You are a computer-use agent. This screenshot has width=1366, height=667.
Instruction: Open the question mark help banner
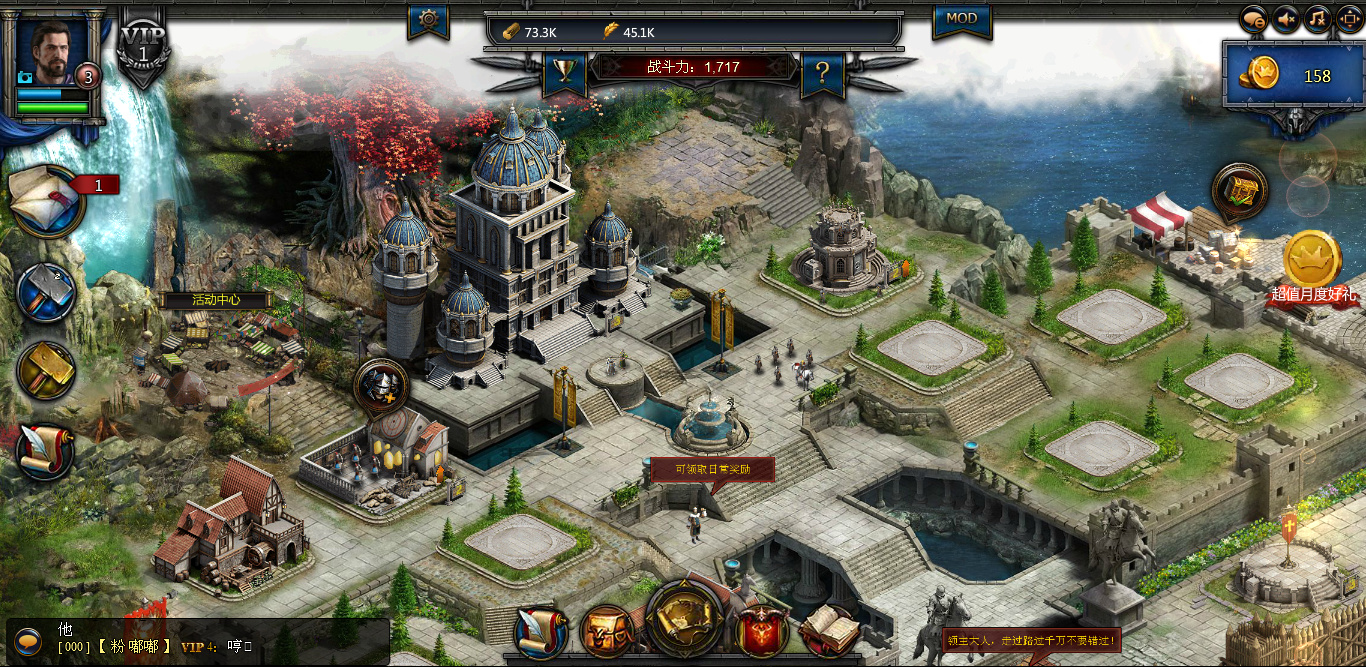coord(822,72)
